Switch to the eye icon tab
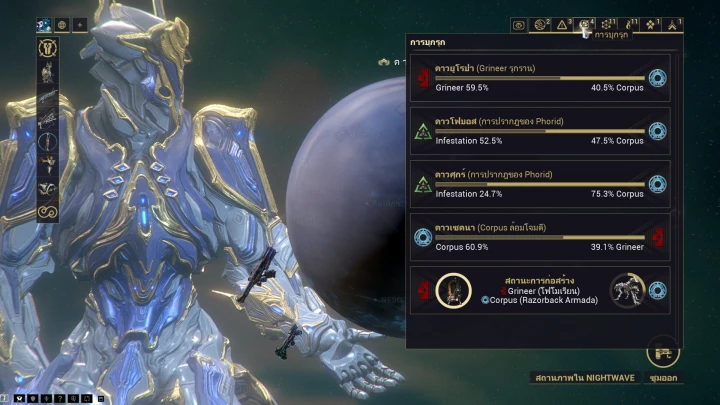Image resolution: width=720 pixels, height=405 pixels. [519, 25]
